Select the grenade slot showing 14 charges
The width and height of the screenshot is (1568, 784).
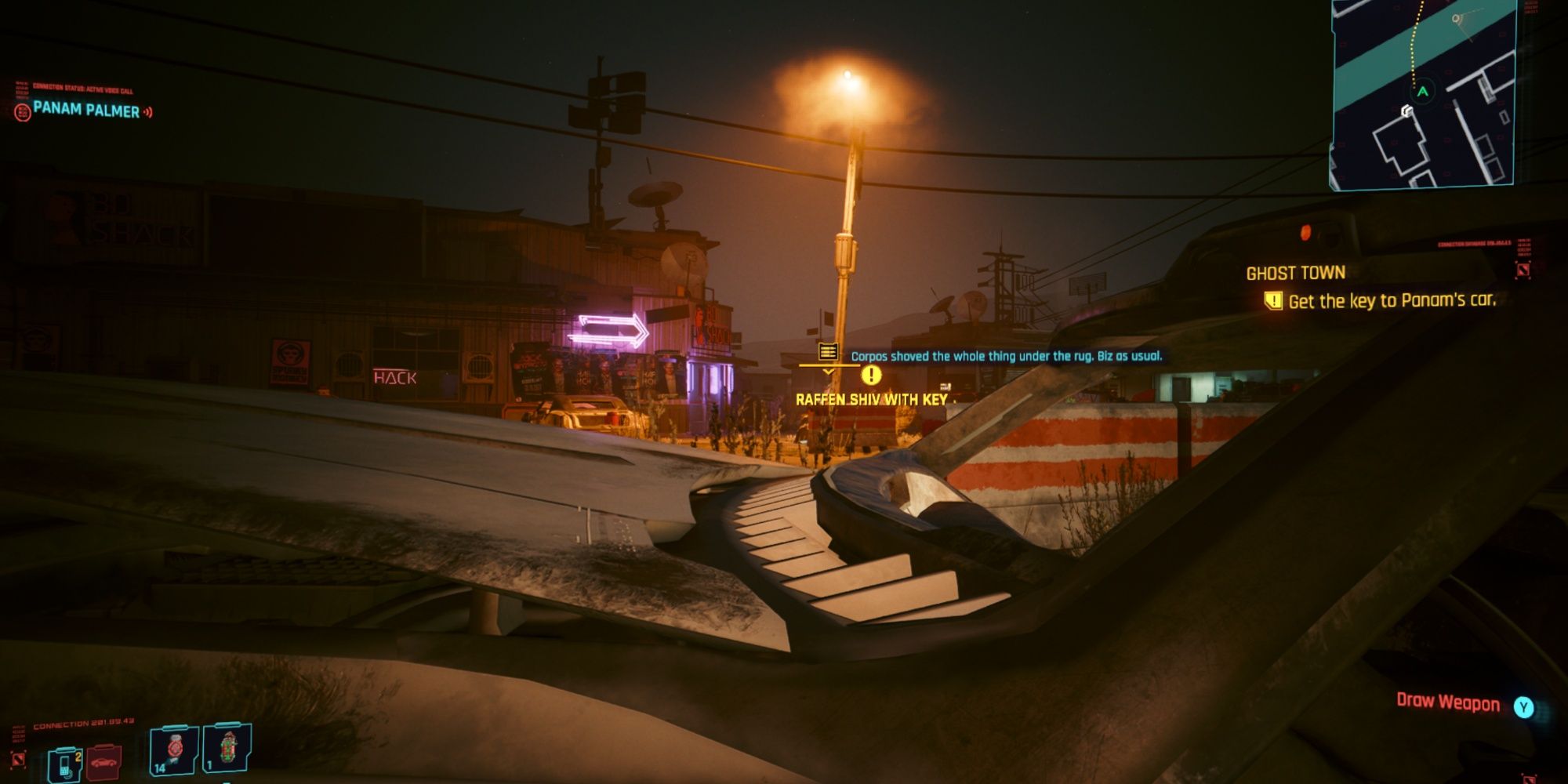176,751
